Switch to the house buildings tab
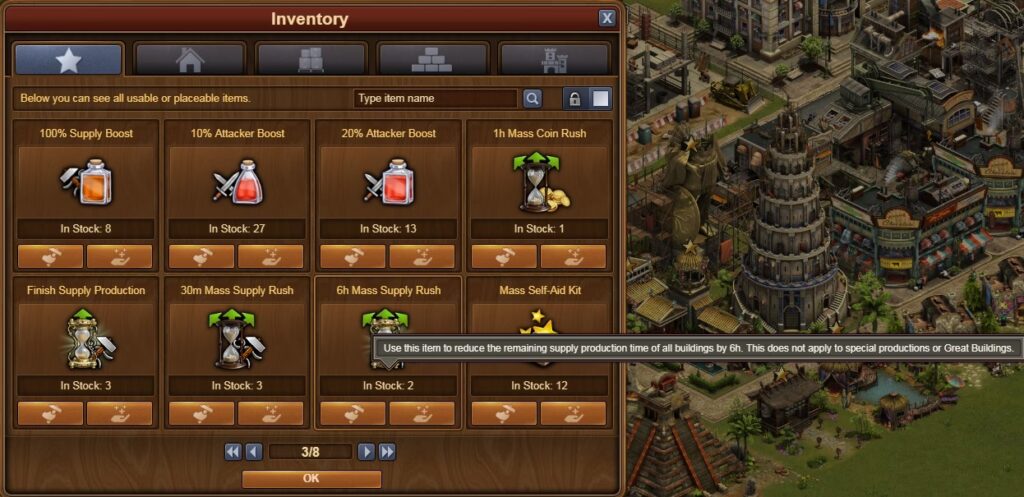This screenshot has height=497, width=1024. 189,60
